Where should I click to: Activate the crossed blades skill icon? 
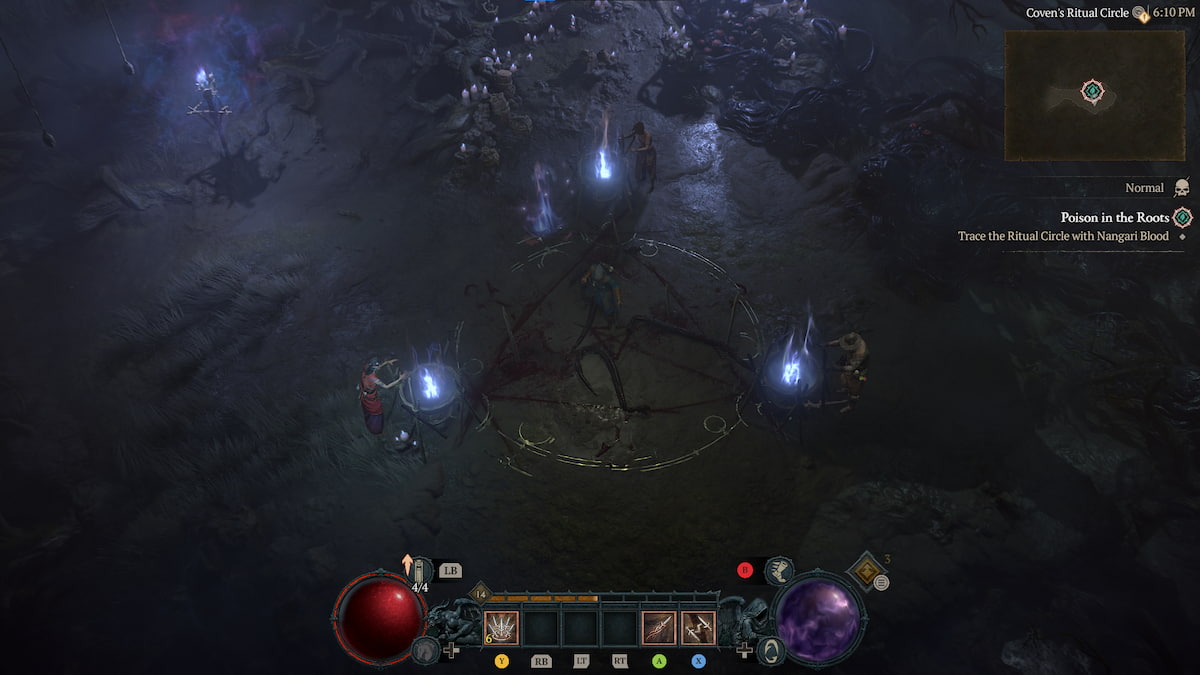(699, 627)
